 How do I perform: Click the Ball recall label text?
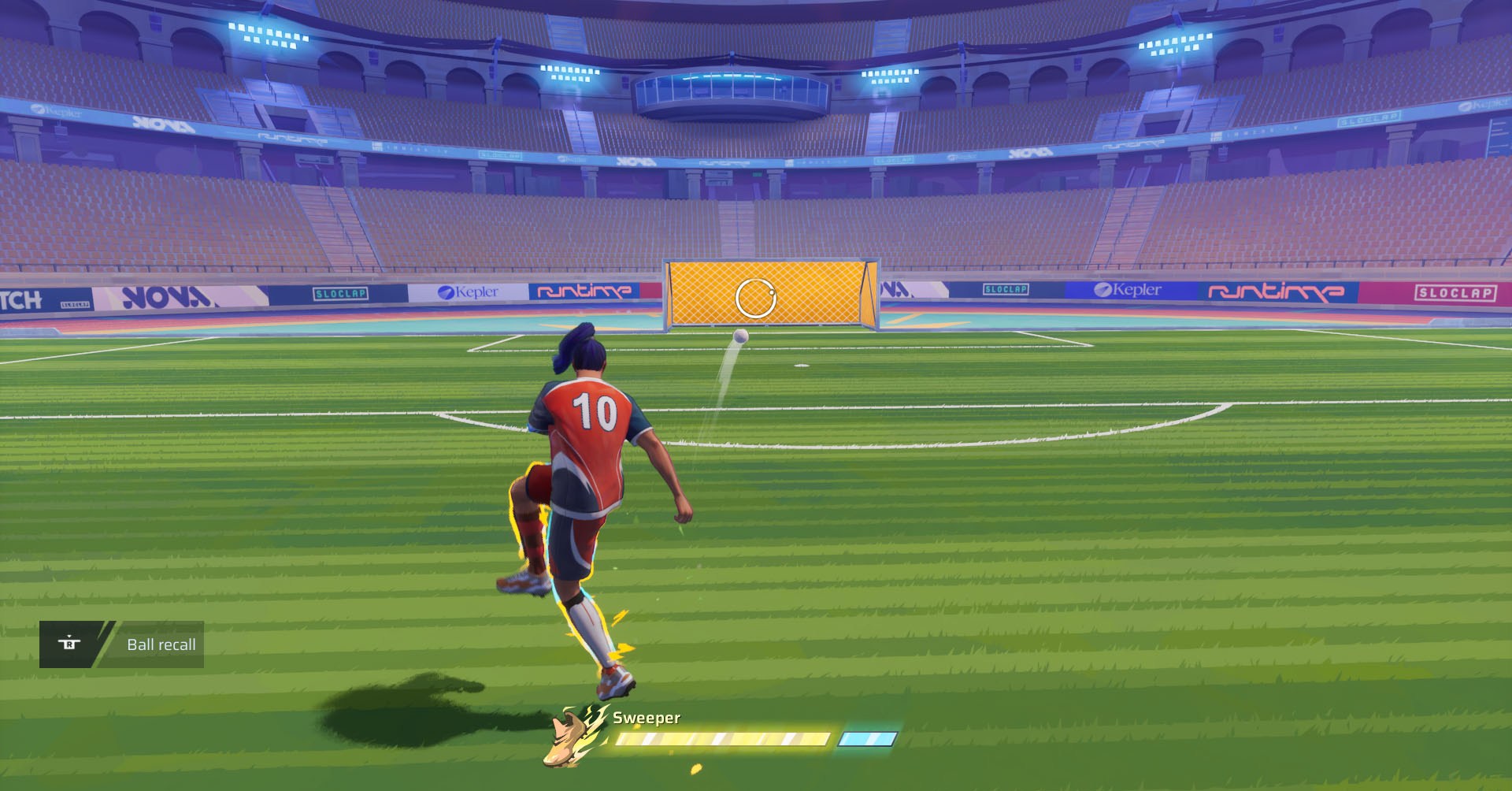coord(161,644)
